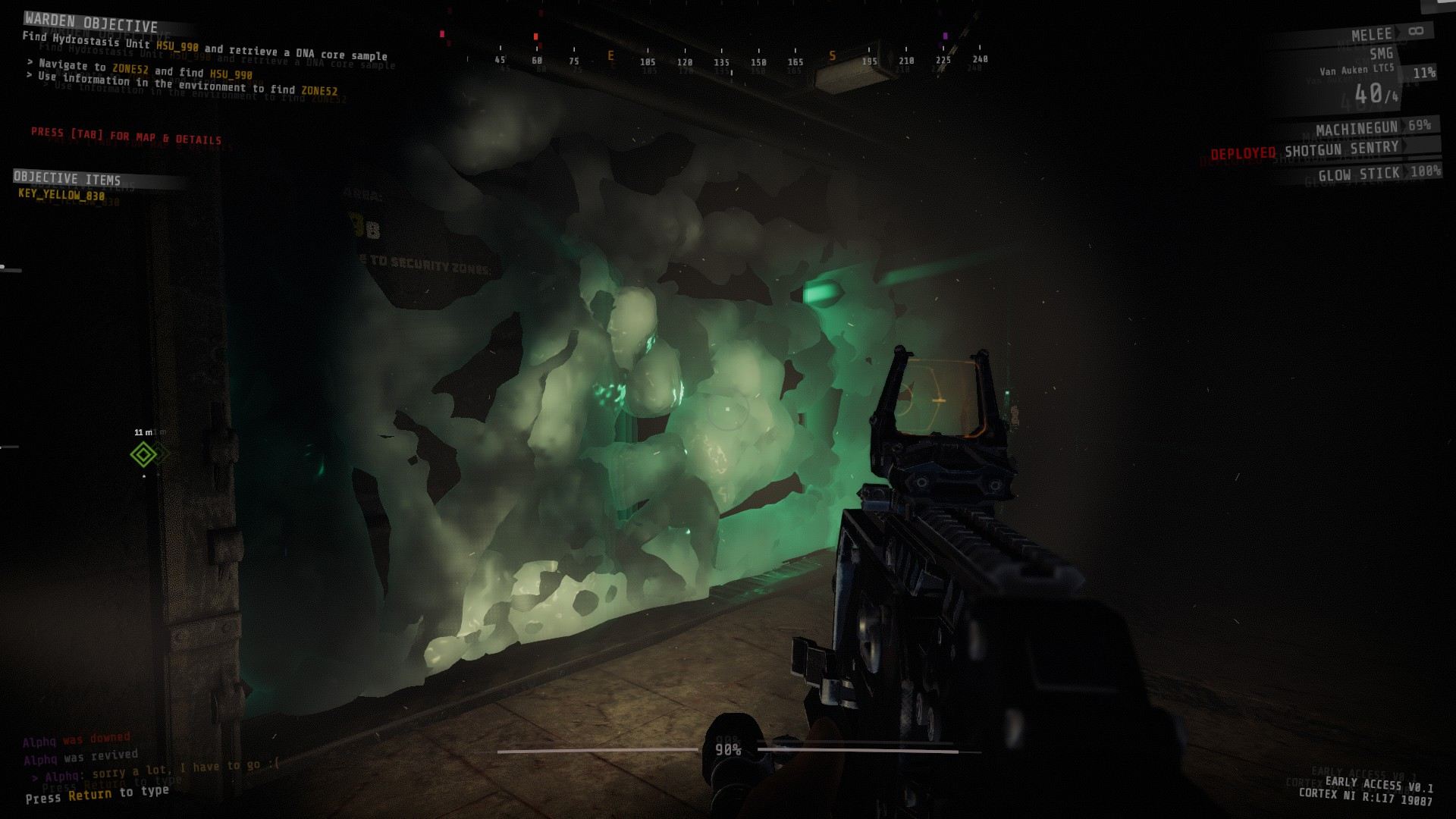Click the green diamond teammate marker
Image resolution: width=1456 pixels, height=819 pixels.
(143, 454)
